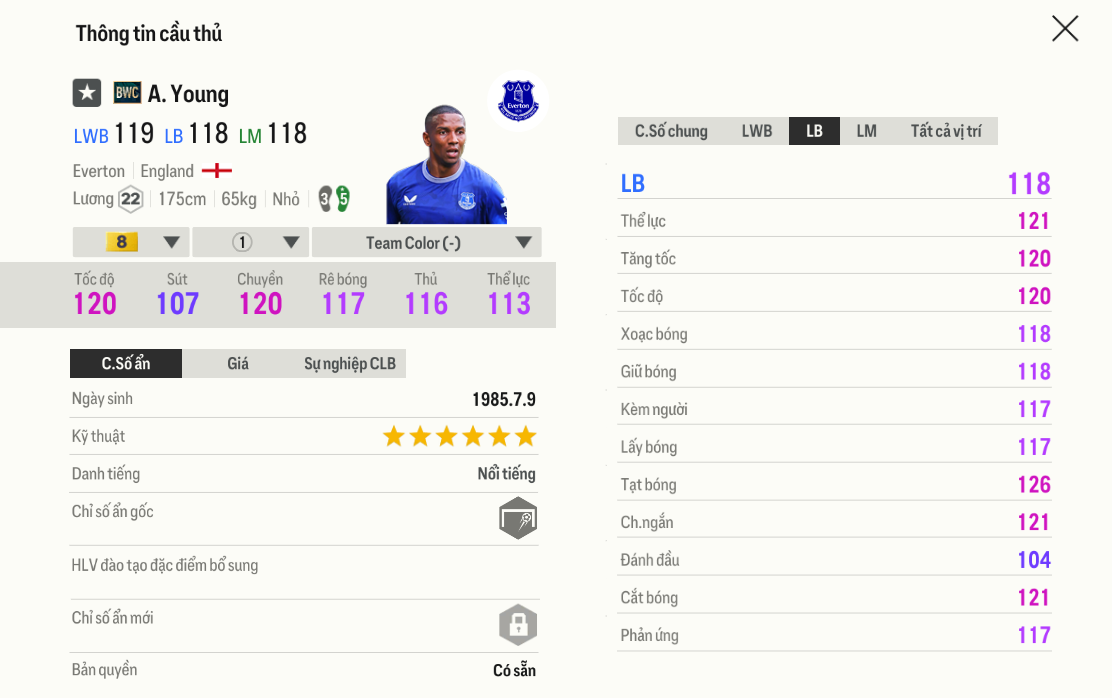Click the star favorite icon beside A. Young

click(x=87, y=93)
